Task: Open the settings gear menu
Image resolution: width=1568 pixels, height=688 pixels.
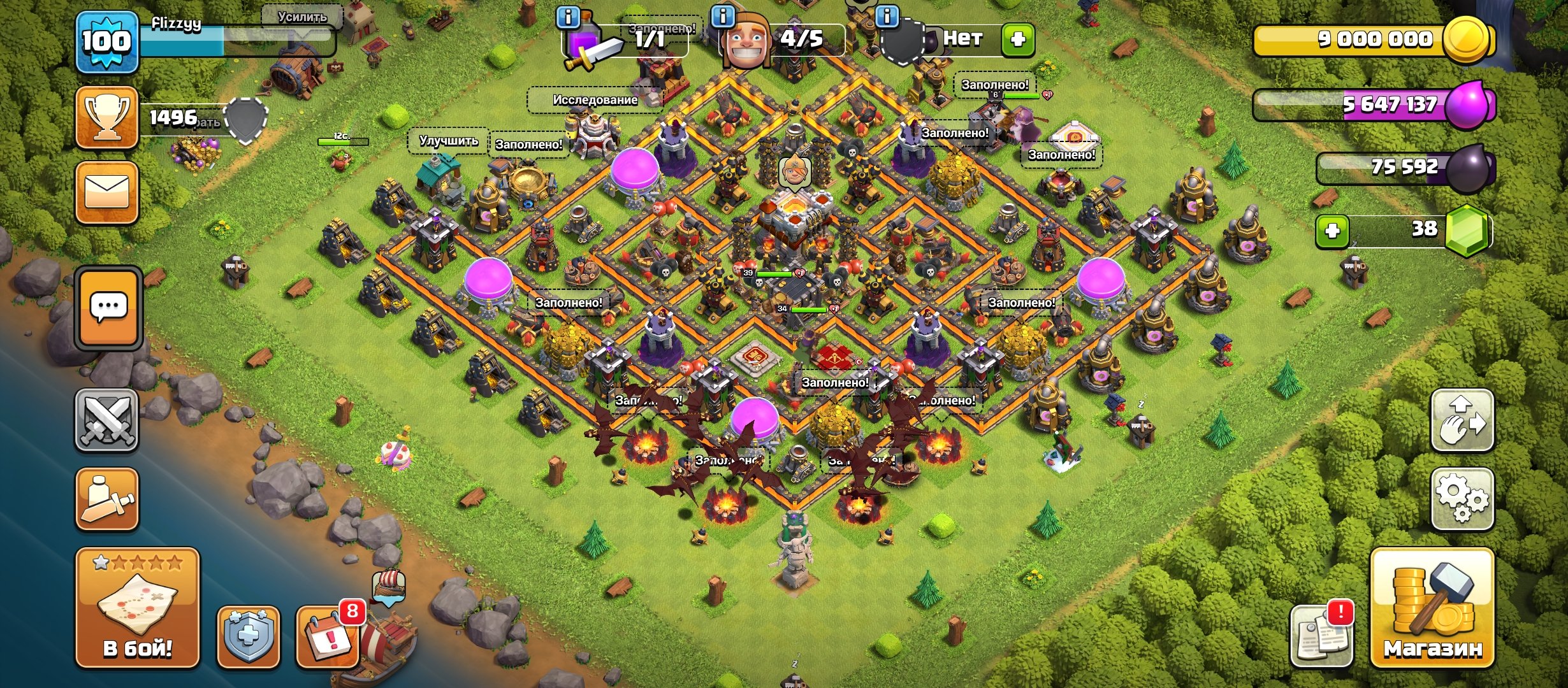Action: coord(1462,499)
